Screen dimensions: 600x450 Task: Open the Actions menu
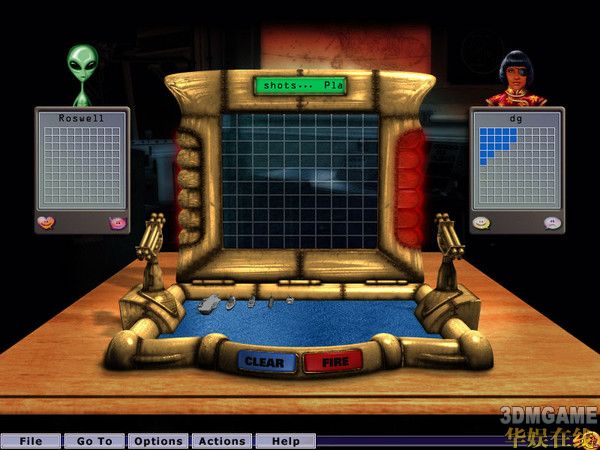click(222, 441)
